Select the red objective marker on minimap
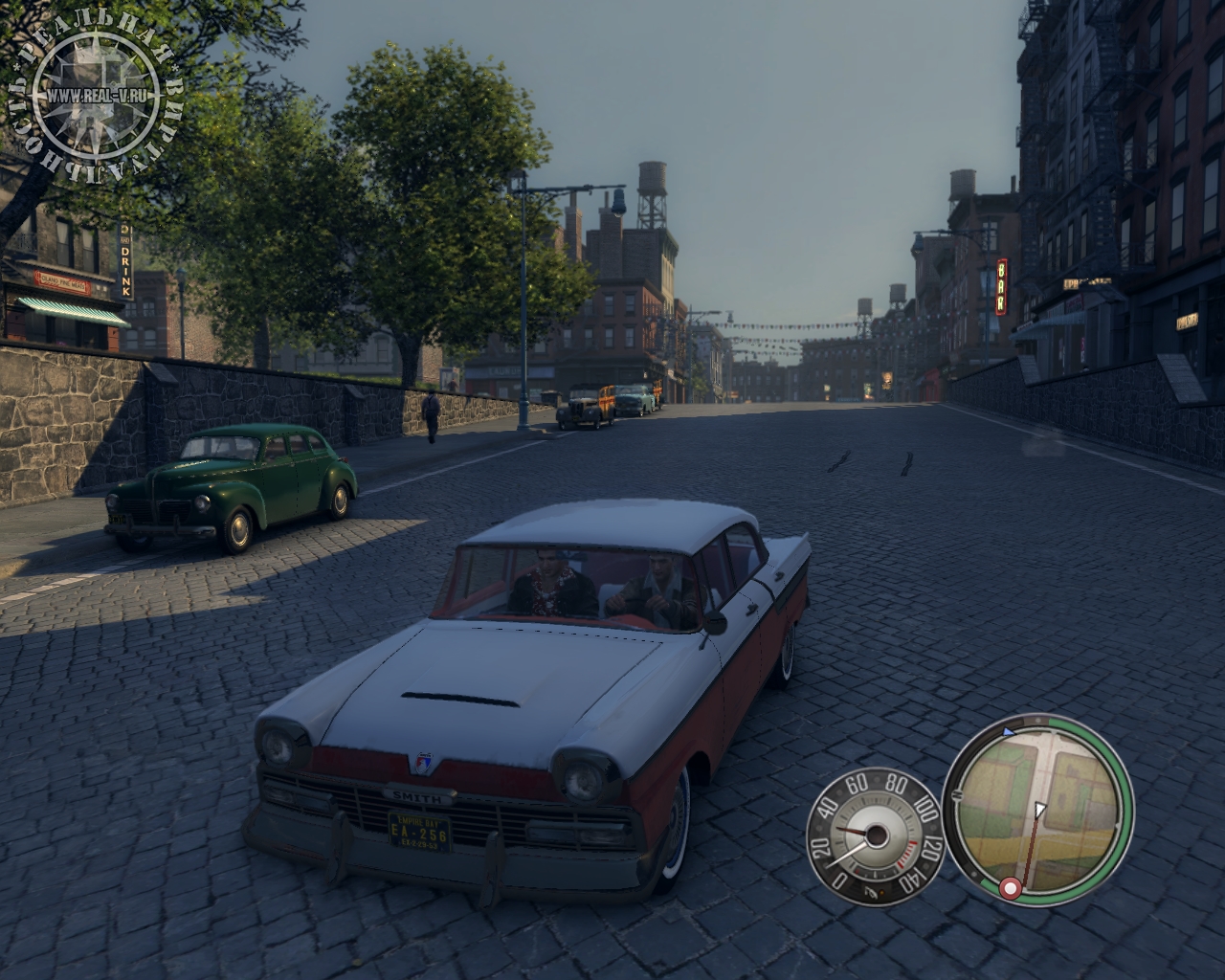The image size is (1225, 980). tap(1009, 890)
